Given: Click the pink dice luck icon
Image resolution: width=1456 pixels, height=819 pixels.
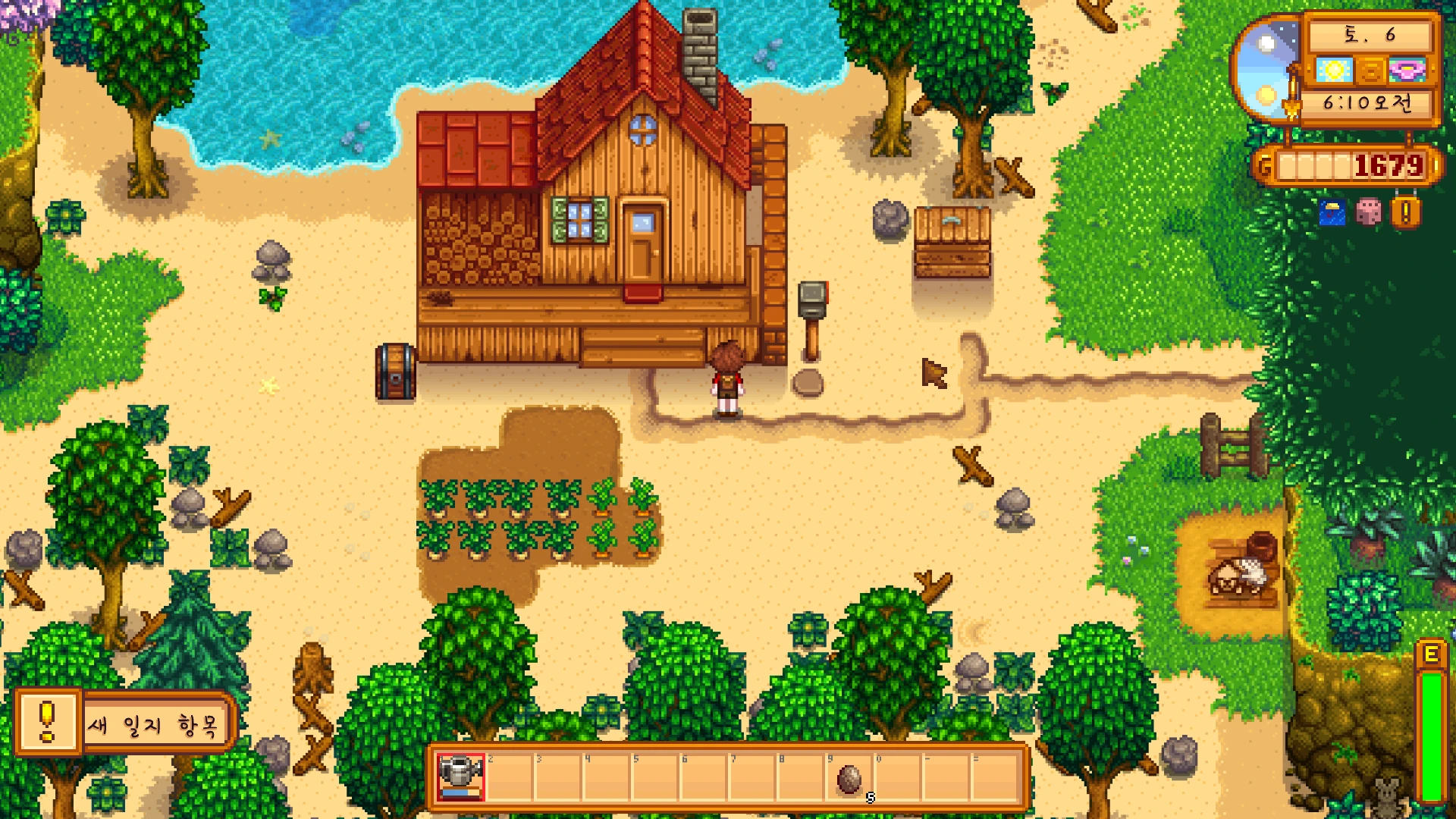Looking at the screenshot, I should pyautogui.click(x=1369, y=212).
